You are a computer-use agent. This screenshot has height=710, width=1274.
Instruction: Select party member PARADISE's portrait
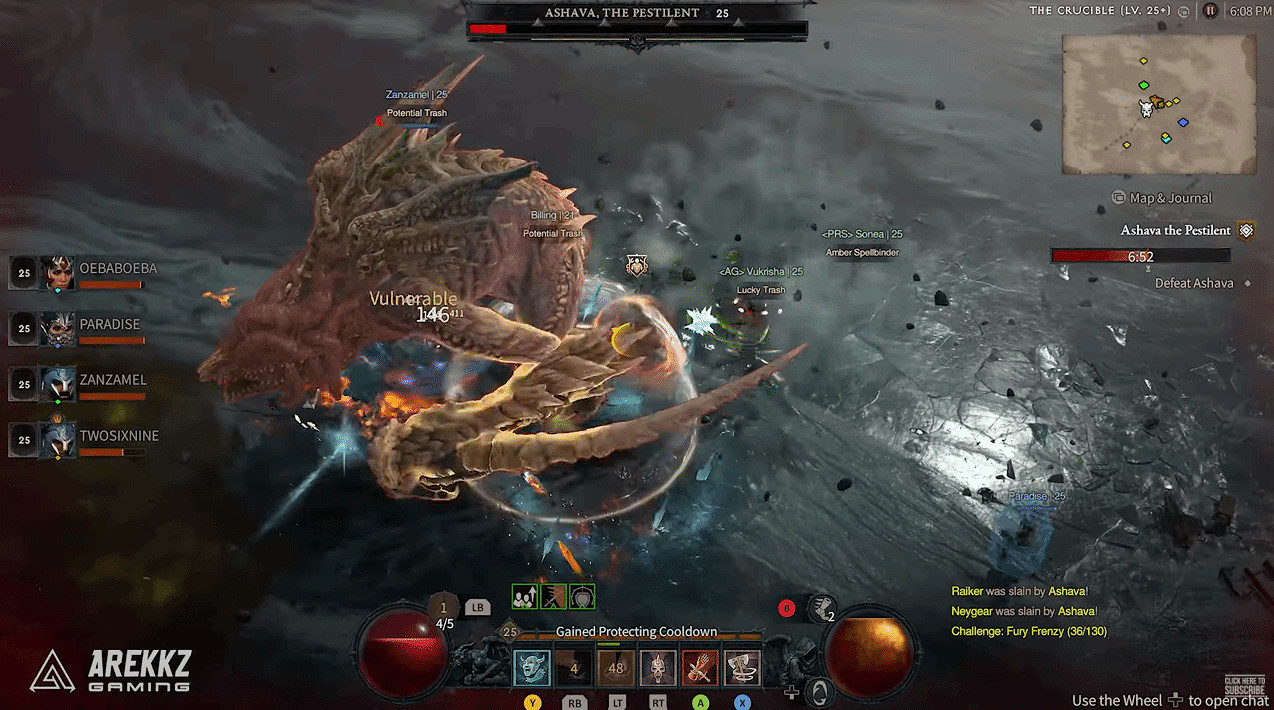(57, 328)
